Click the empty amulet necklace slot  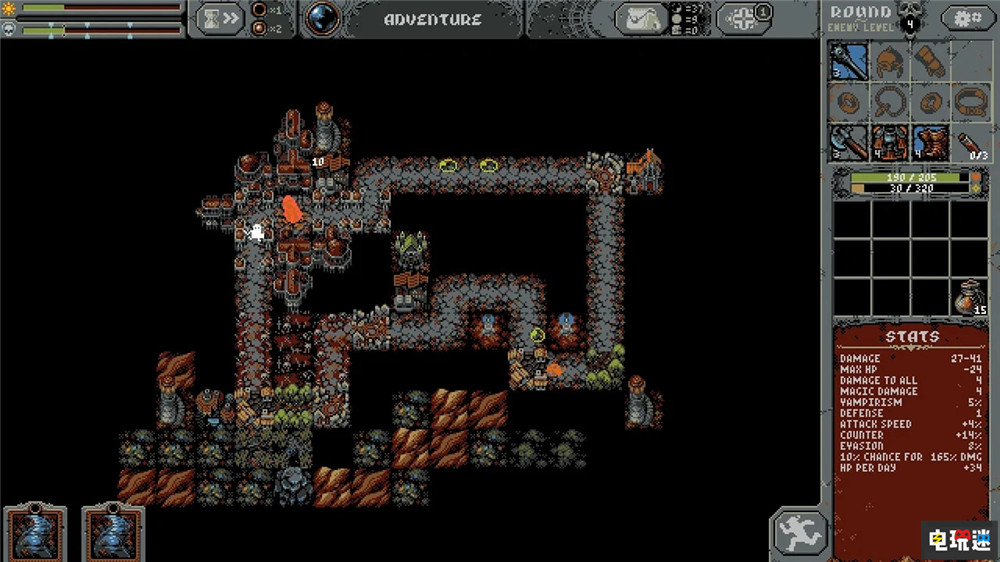[889, 102]
